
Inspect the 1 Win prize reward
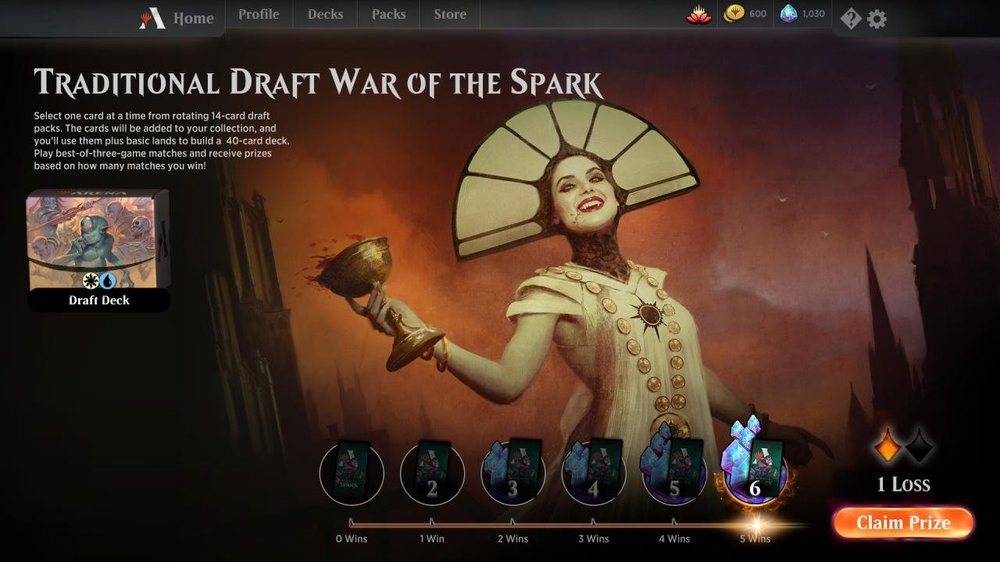(432, 473)
